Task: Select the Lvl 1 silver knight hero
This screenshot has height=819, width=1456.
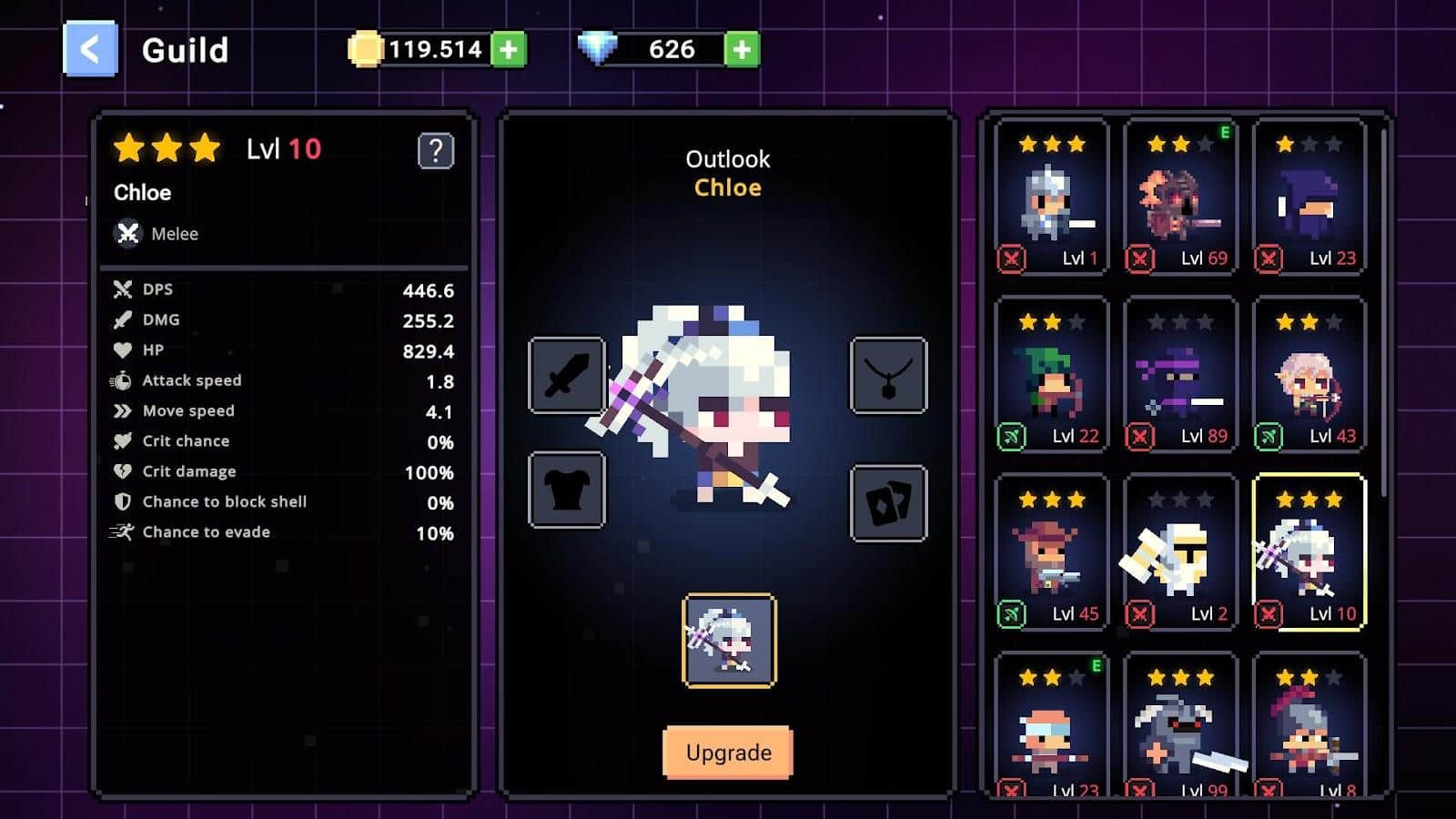Action: pyautogui.click(x=1052, y=197)
